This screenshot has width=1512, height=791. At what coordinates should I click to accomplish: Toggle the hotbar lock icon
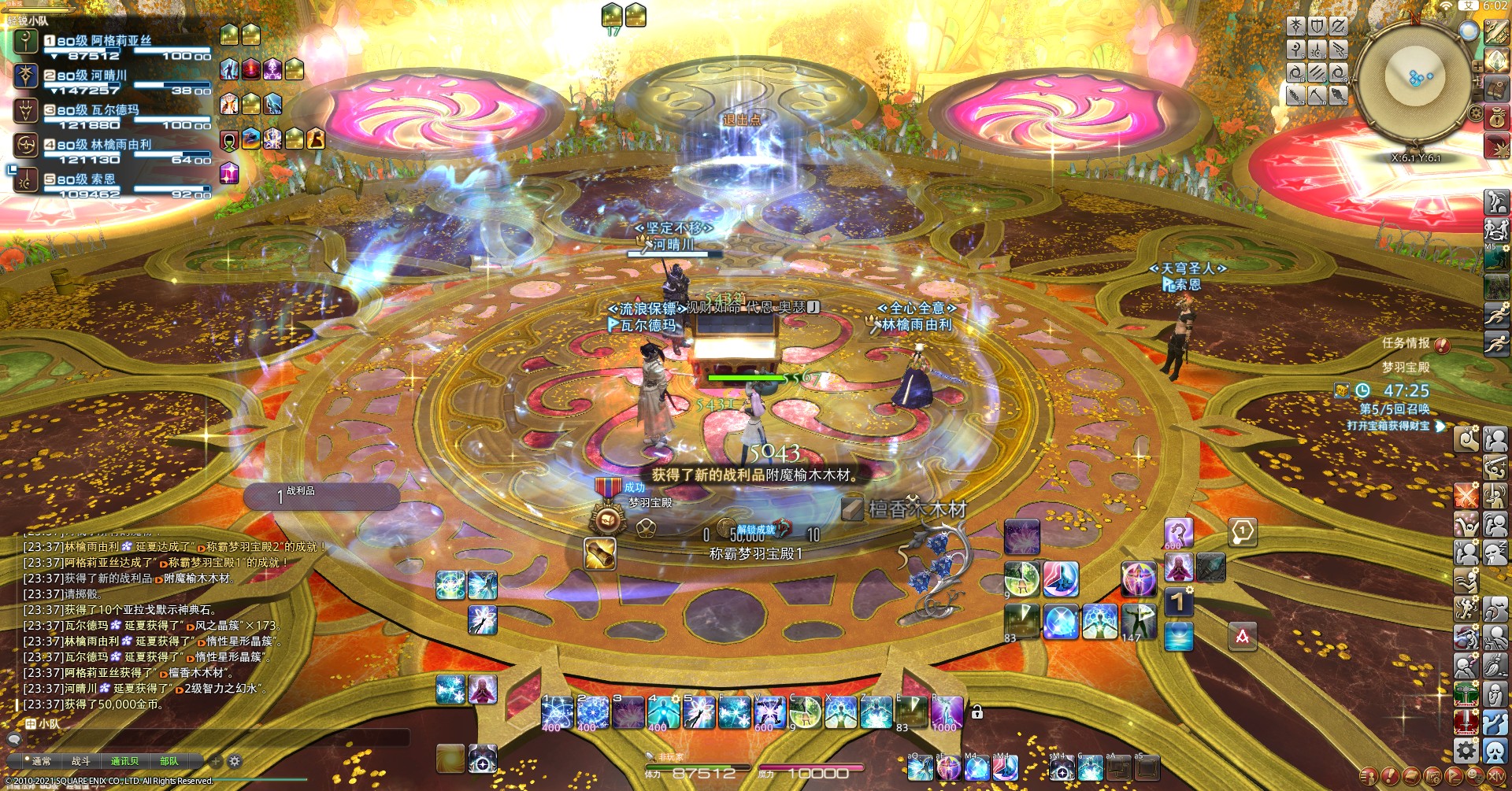pos(976,712)
